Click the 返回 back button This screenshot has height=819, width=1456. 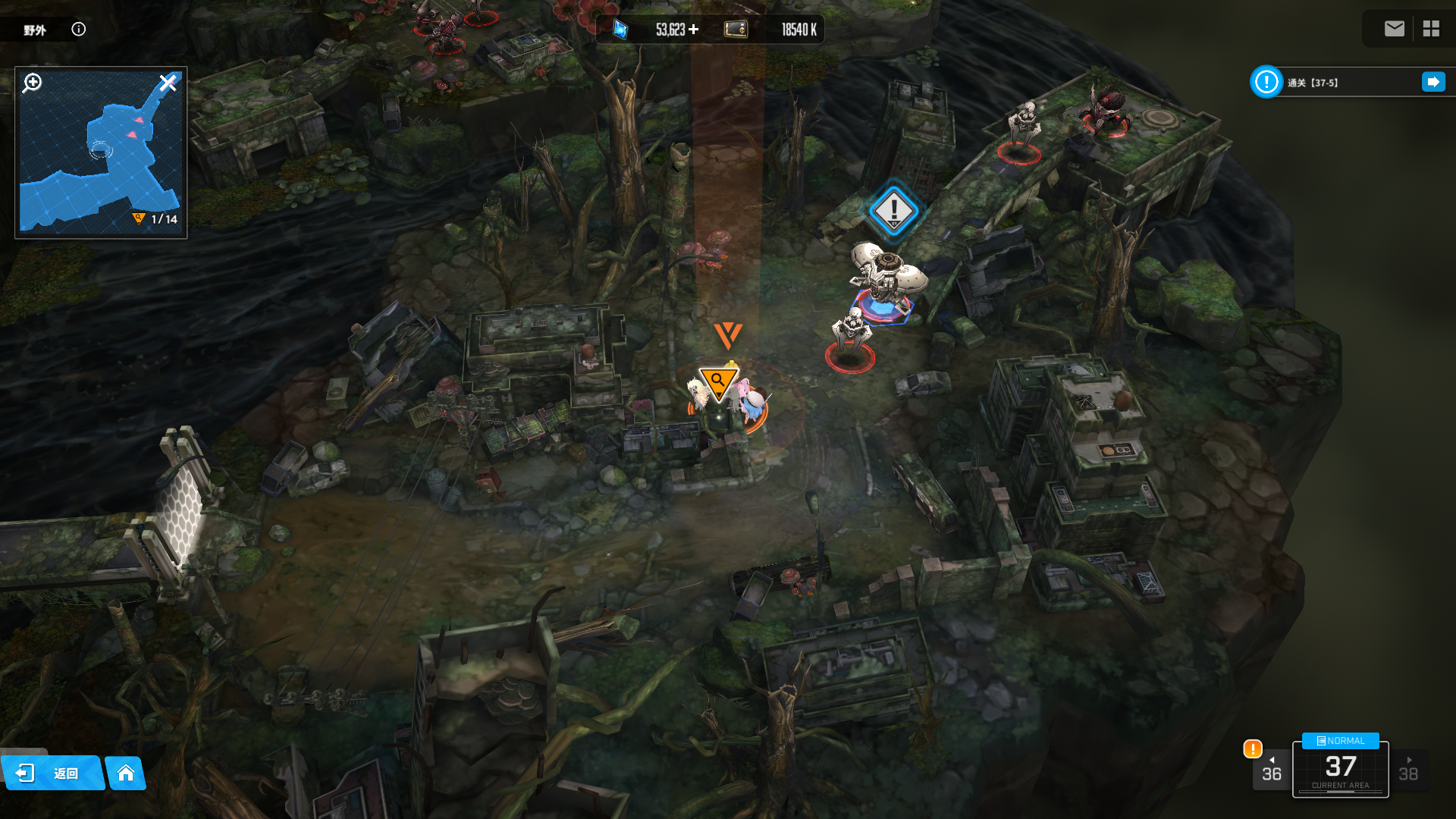(52, 773)
